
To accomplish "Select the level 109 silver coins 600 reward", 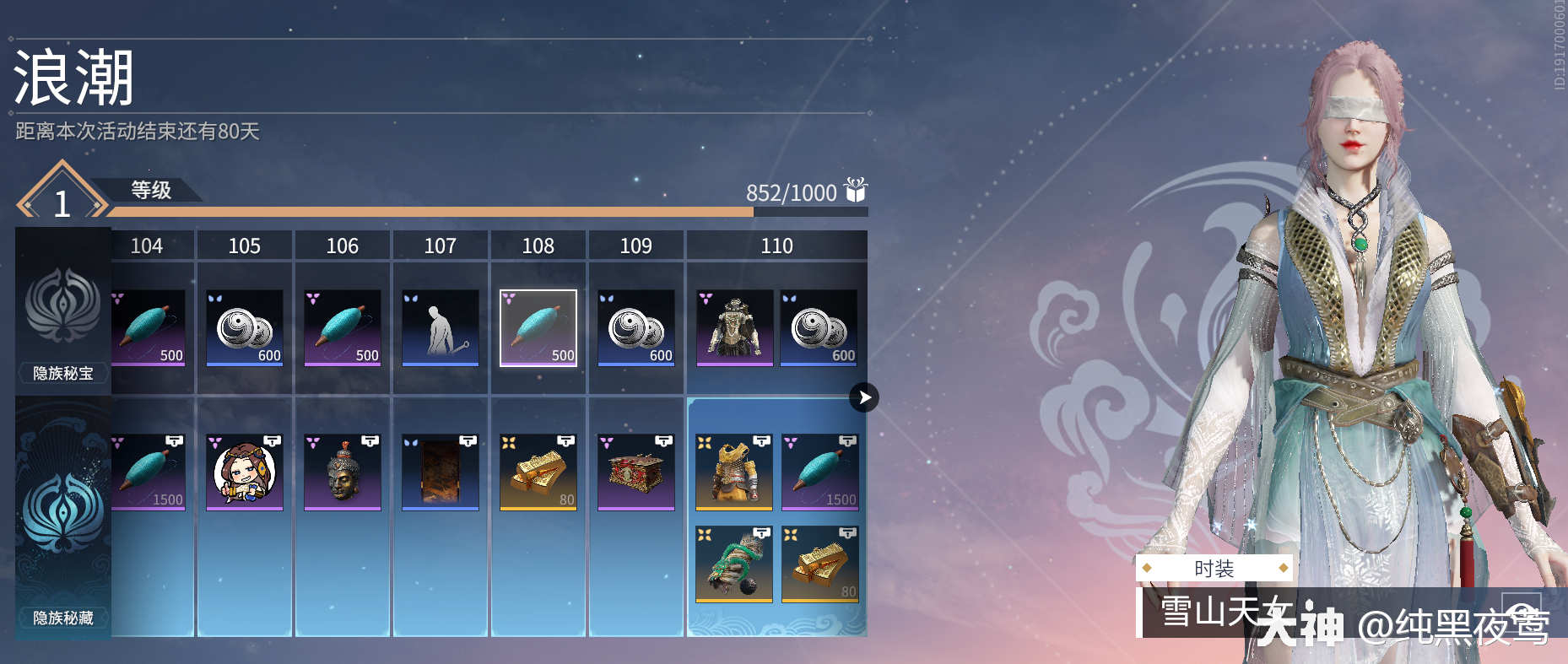I will (636, 327).
